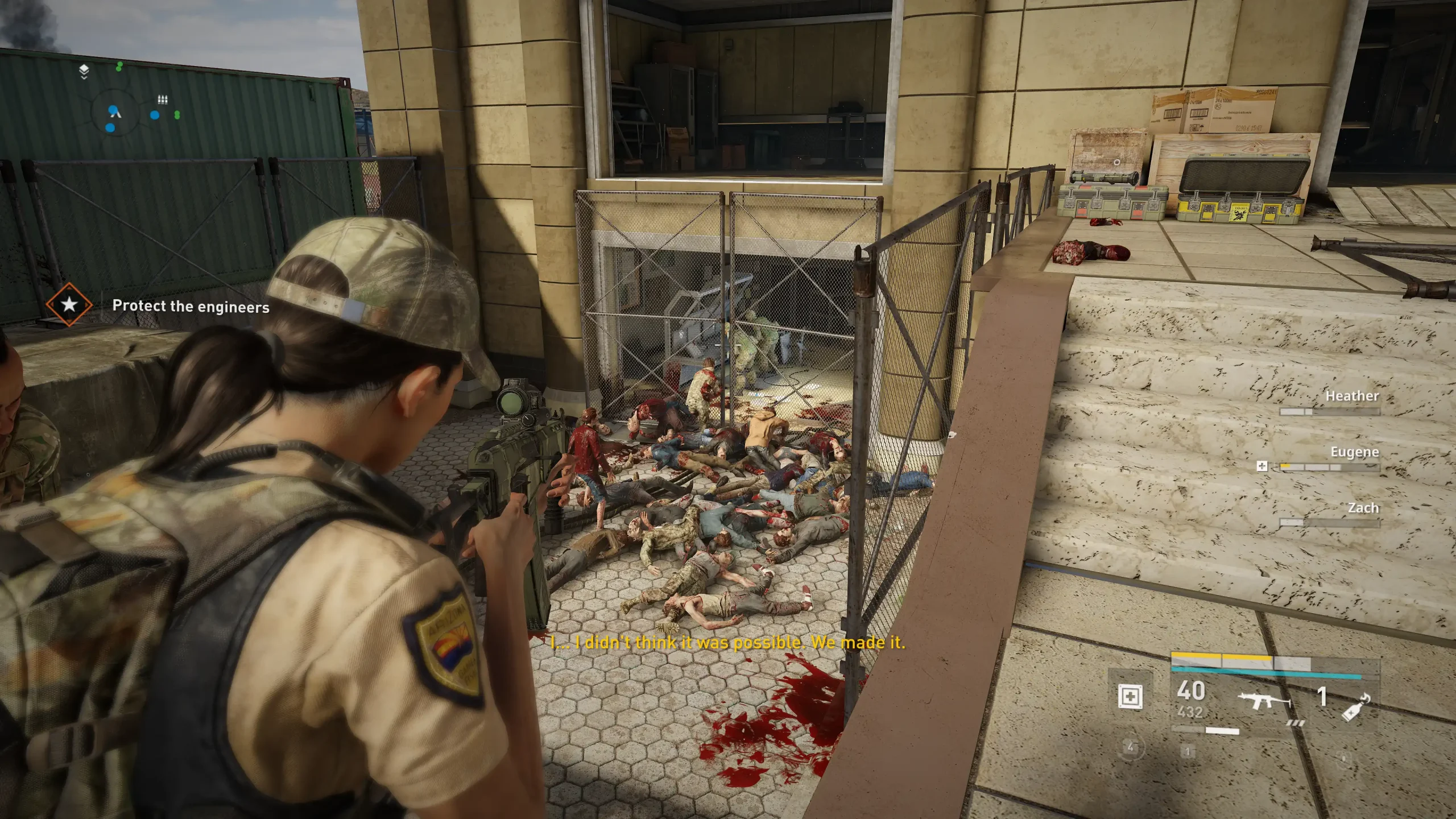Click the orange star objective marker

(69, 304)
